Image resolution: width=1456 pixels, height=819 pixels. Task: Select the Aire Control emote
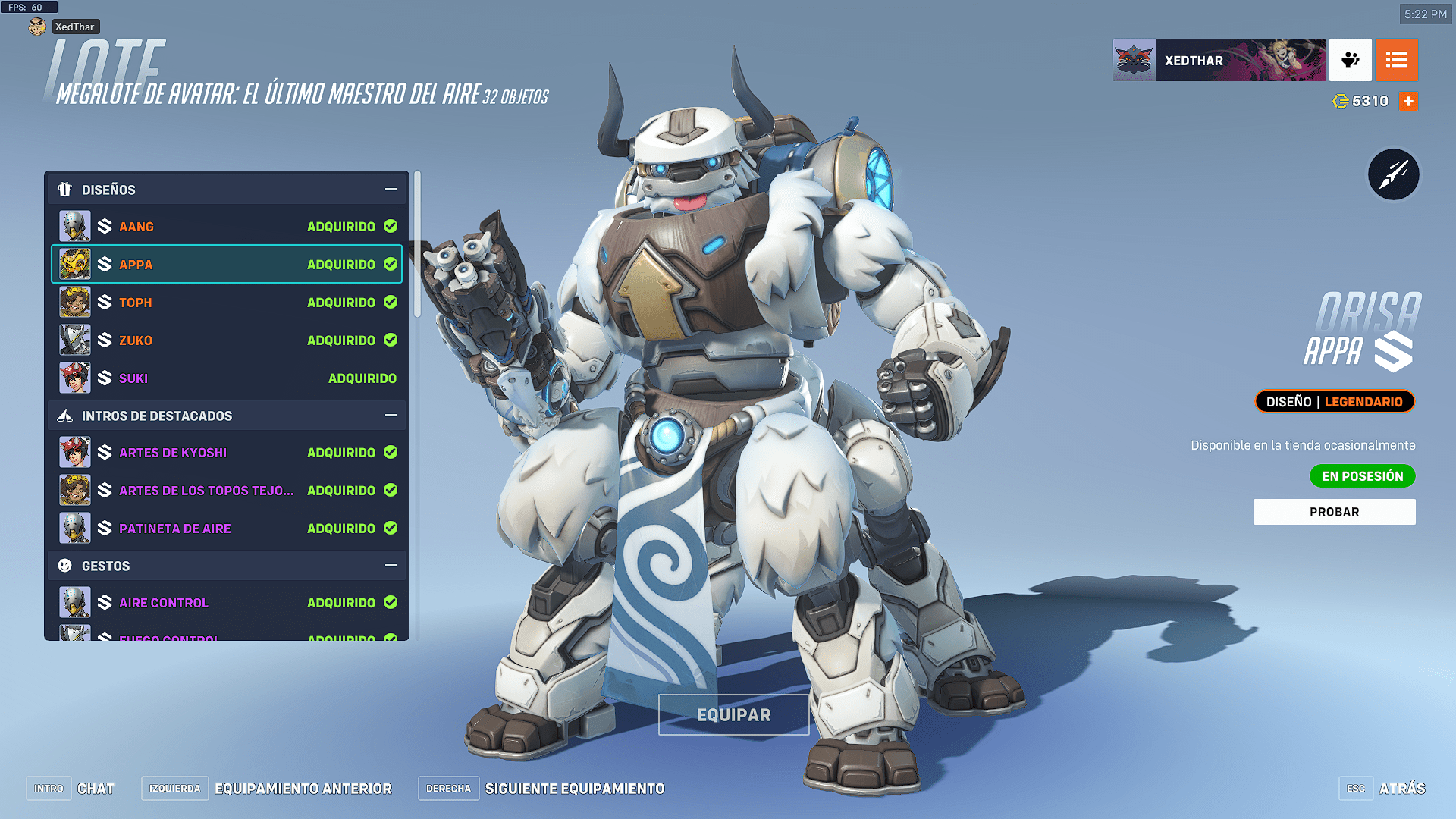click(227, 603)
